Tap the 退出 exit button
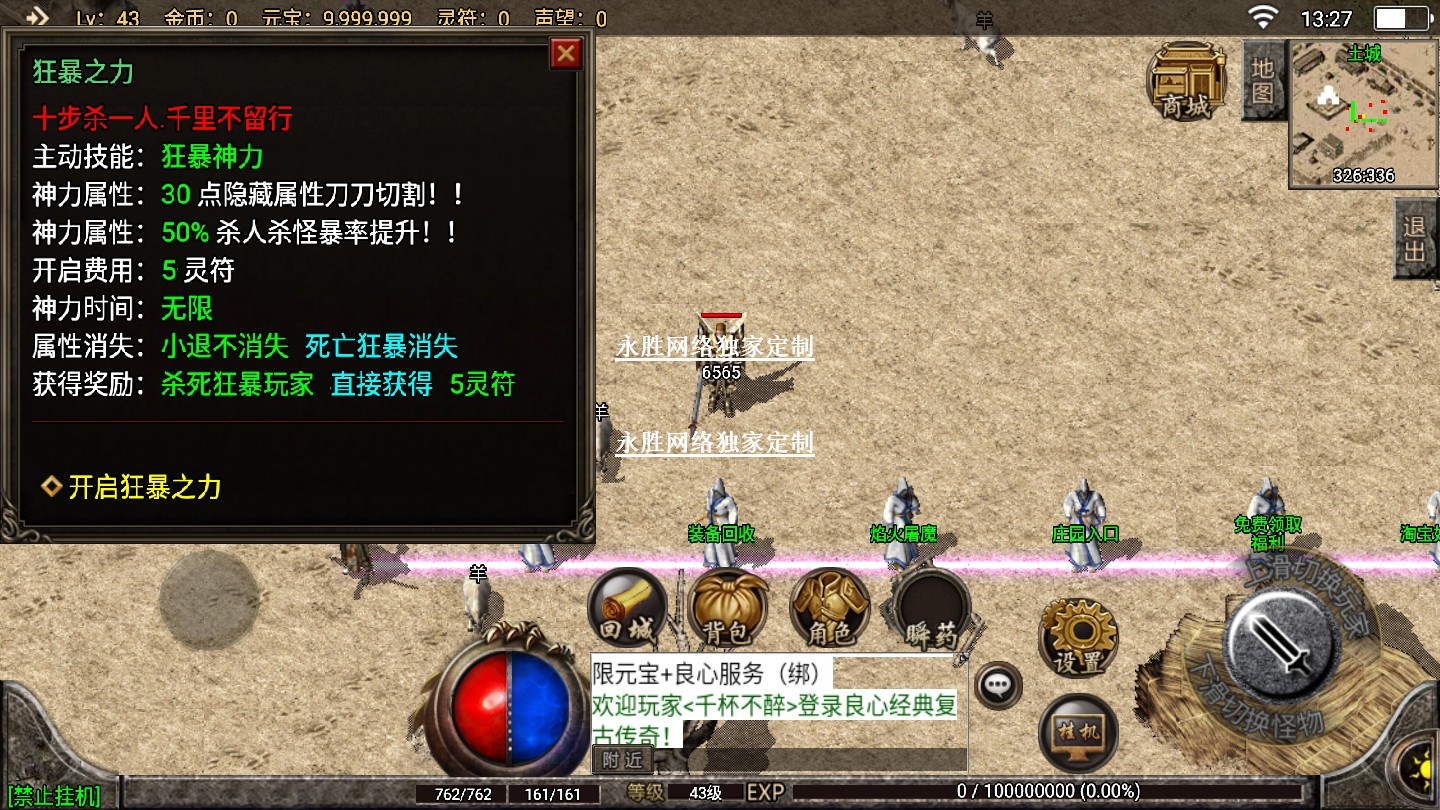This screenshot has width=1440, height=810. [x=1415, y=238]
